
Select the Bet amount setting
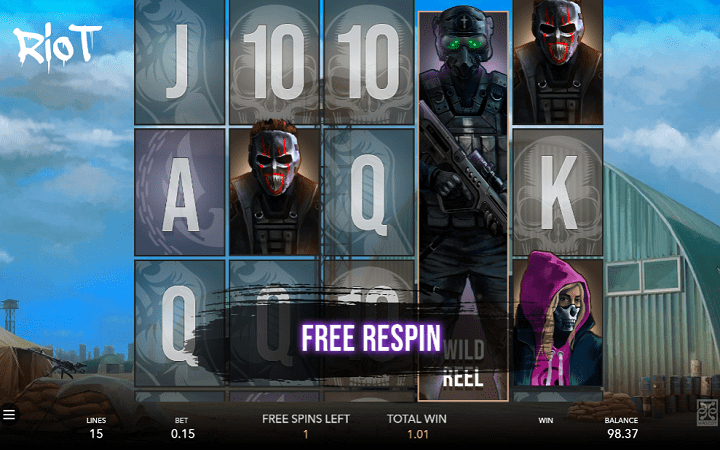coord(181,428)
